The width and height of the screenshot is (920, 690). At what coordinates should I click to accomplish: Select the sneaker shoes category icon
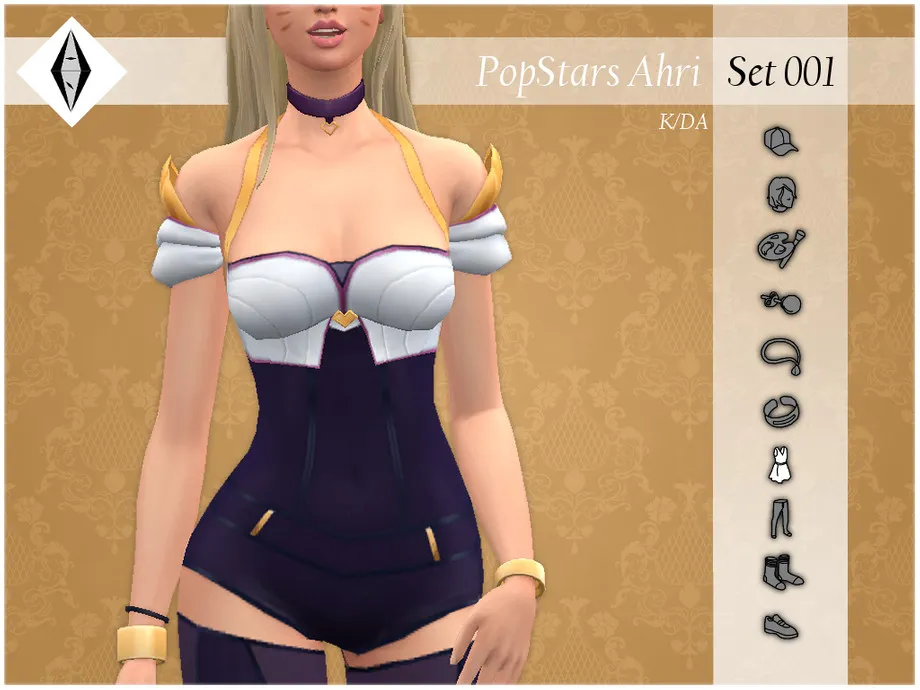click(x=780, y=625)
